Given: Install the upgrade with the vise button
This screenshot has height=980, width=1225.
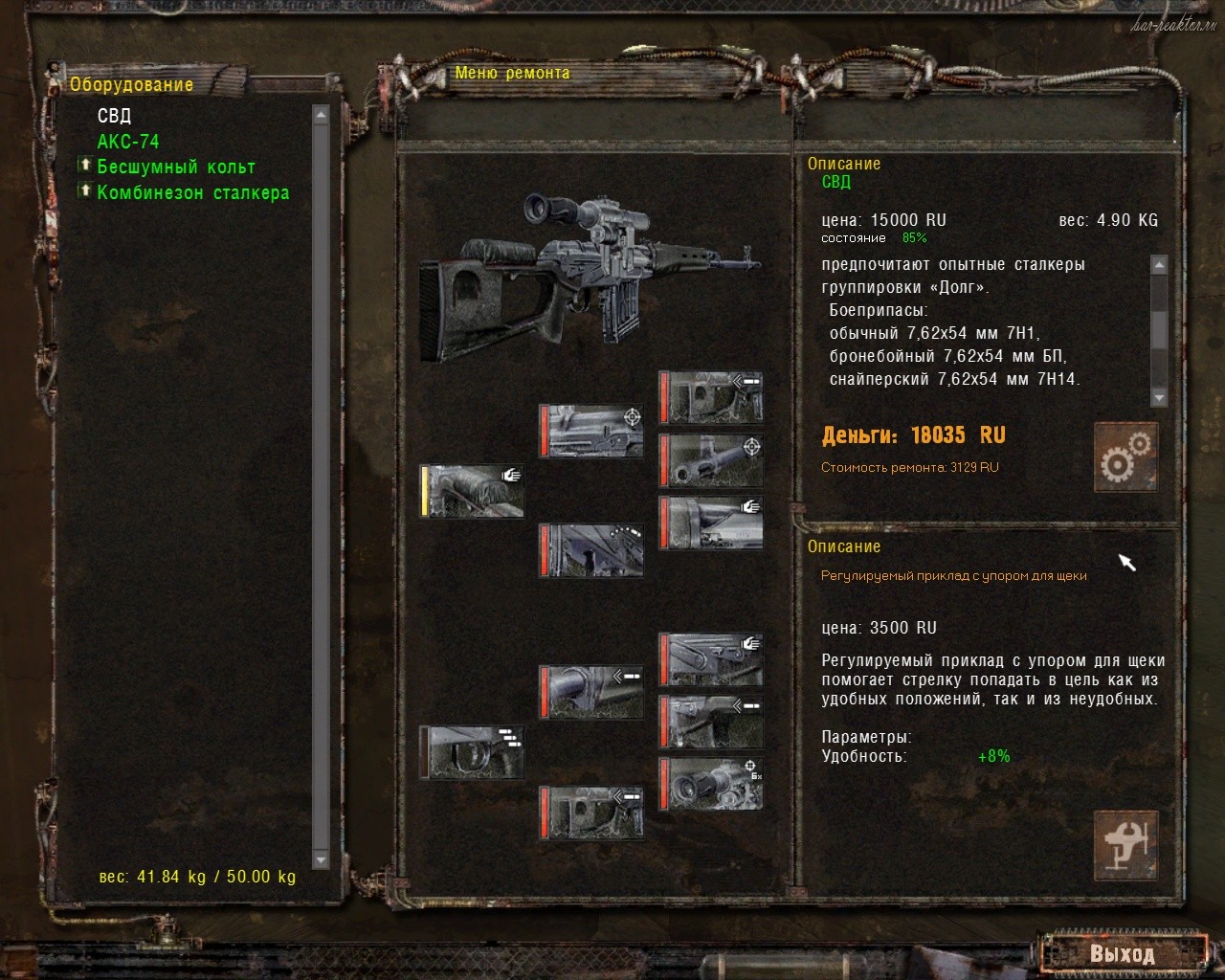Looking at the screenshot, I should [1125, 845].
